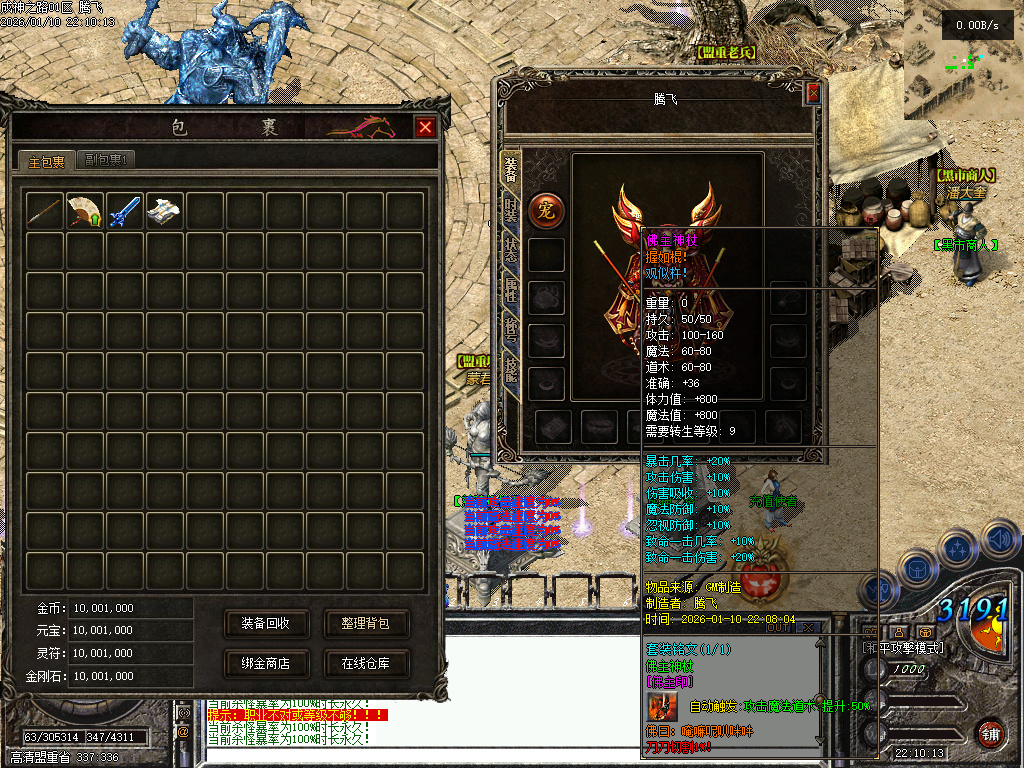
Task: Select the 主包裹 main bag tab
Action: pyautogui.click(x=46, y=160)
